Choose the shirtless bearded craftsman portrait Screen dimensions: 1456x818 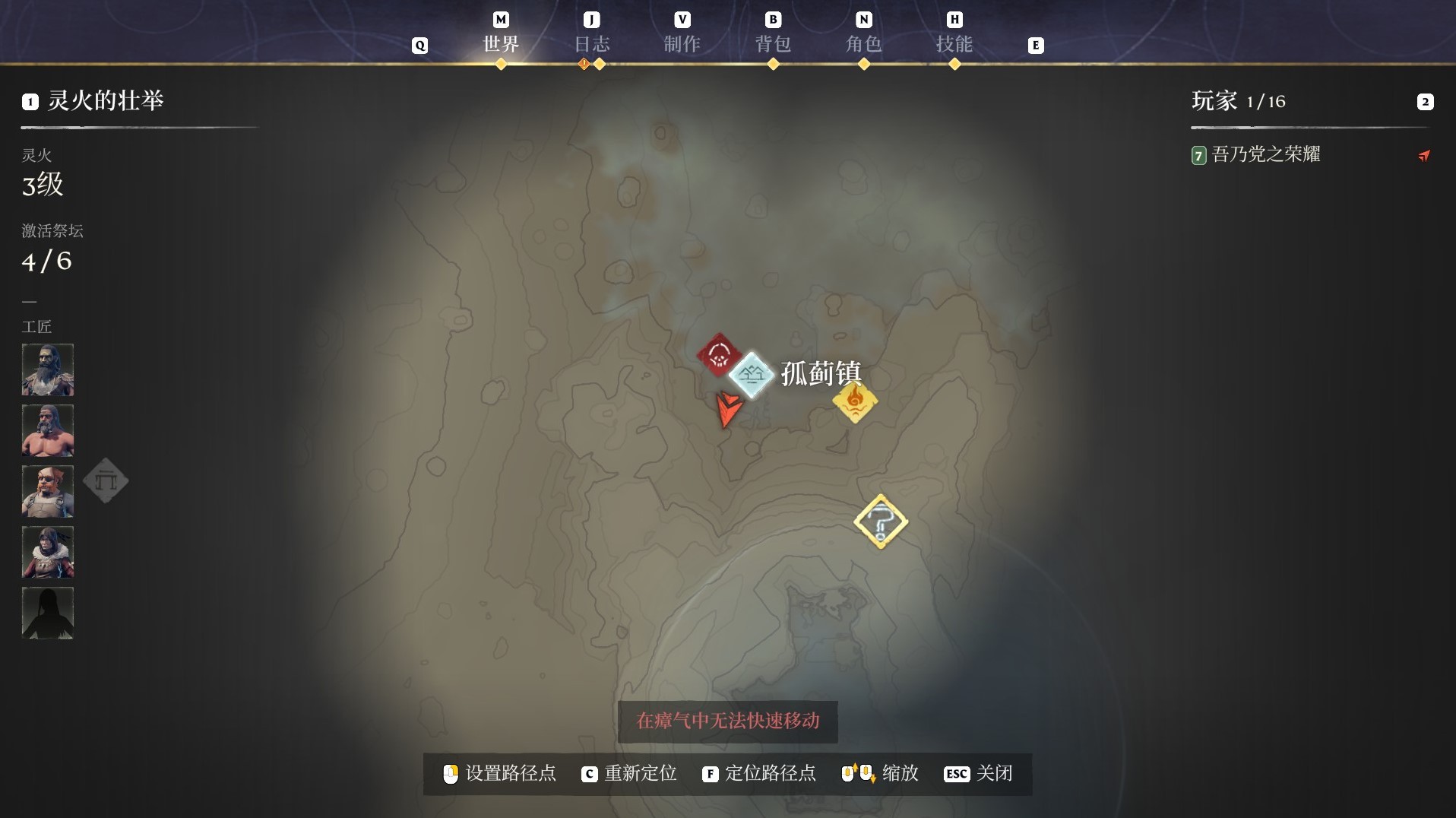coord(48,430)
